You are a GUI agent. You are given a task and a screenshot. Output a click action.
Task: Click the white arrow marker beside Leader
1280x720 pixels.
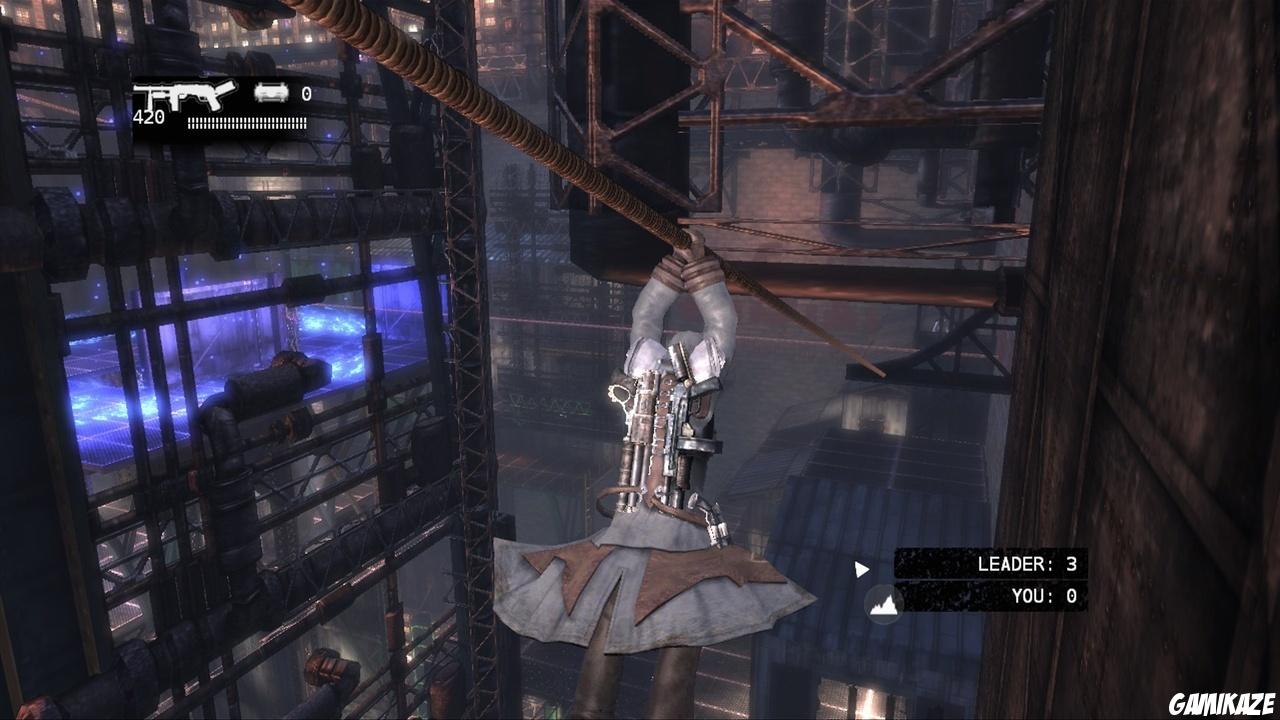coord(861,570)
